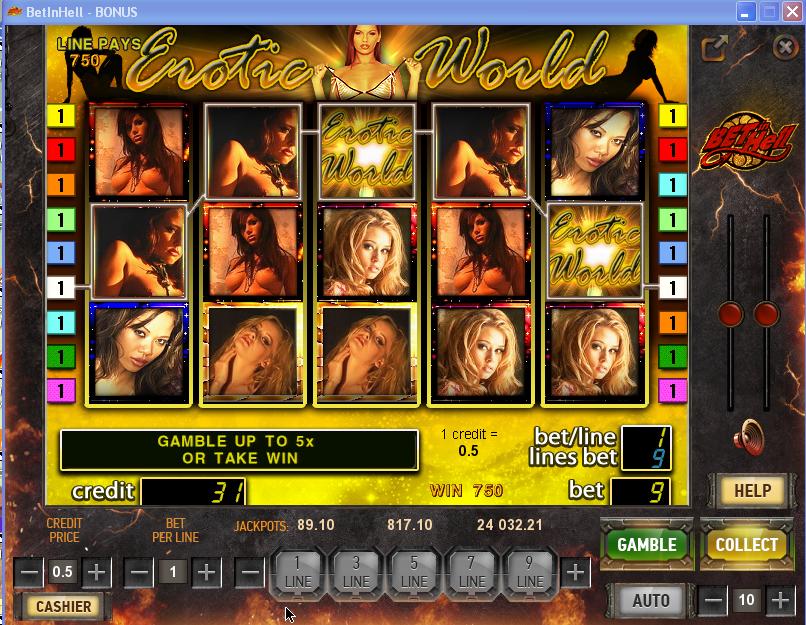This screenshot has height=625, width=806.
Task: Close the game with the X icon
Action: tap(785, 47)
